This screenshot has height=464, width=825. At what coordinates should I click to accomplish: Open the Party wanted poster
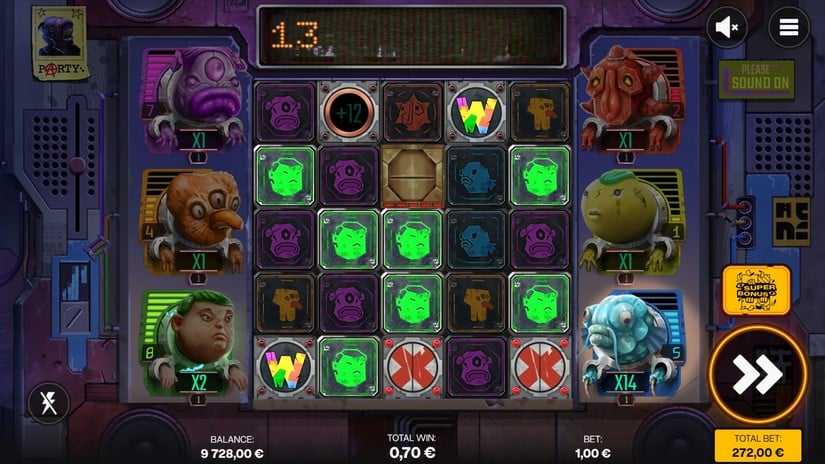[x=58, y=44]
